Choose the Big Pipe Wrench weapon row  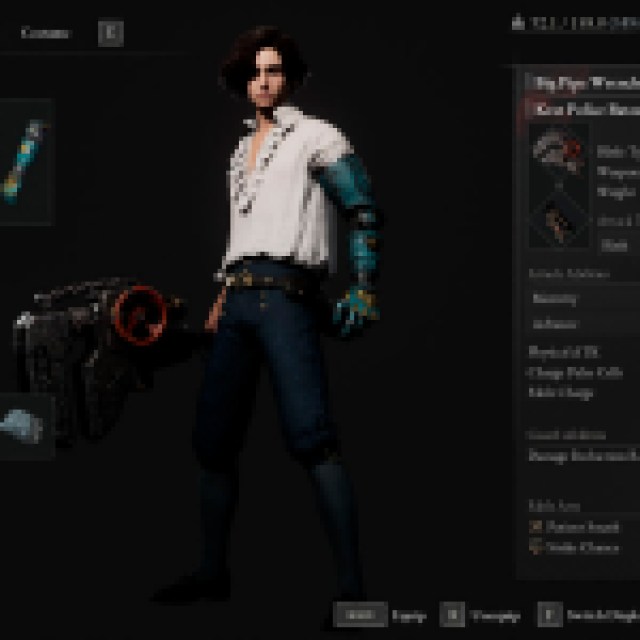click(584, 82)
